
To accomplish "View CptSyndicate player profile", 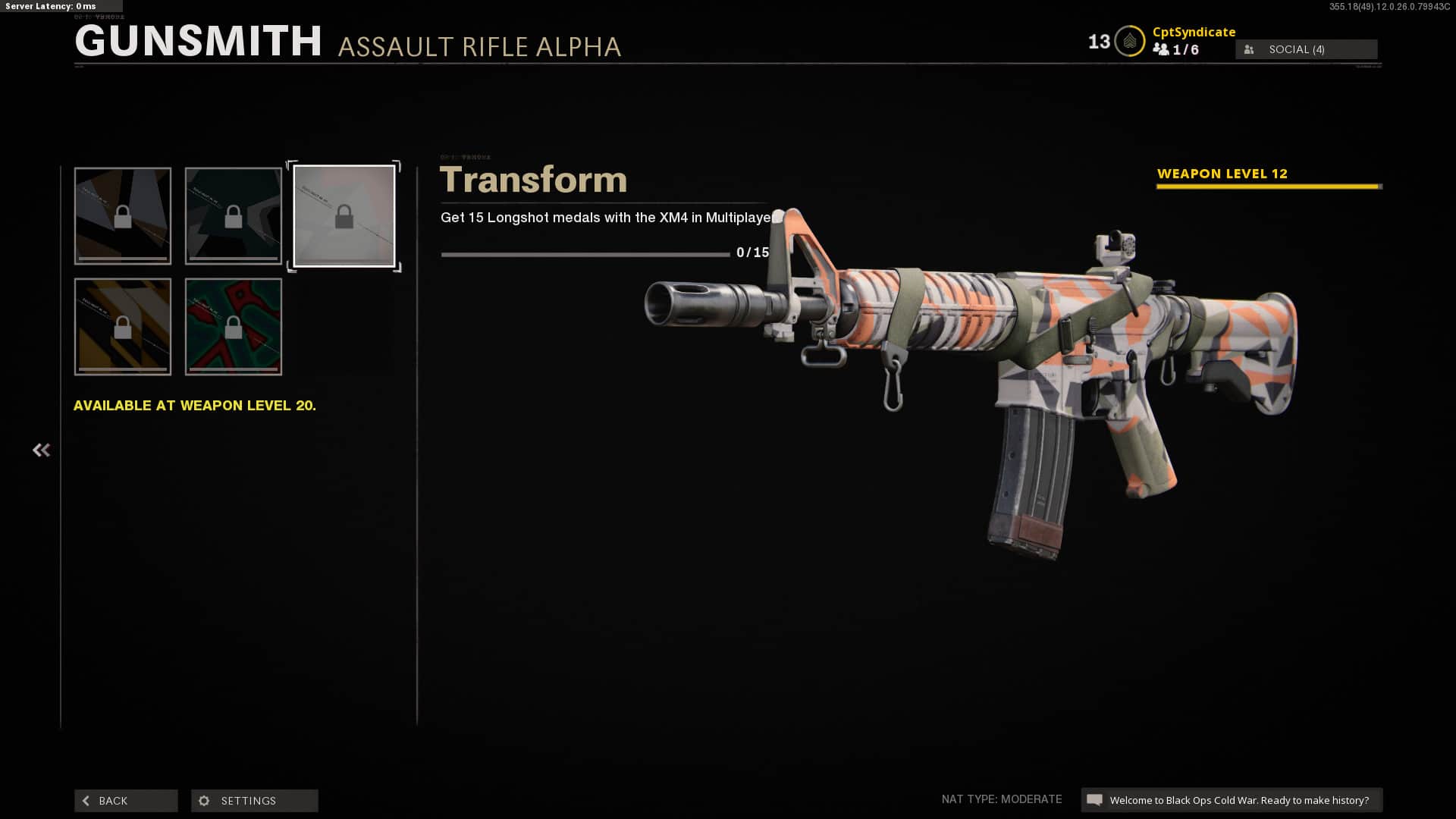I will (x=1194, y=32).
